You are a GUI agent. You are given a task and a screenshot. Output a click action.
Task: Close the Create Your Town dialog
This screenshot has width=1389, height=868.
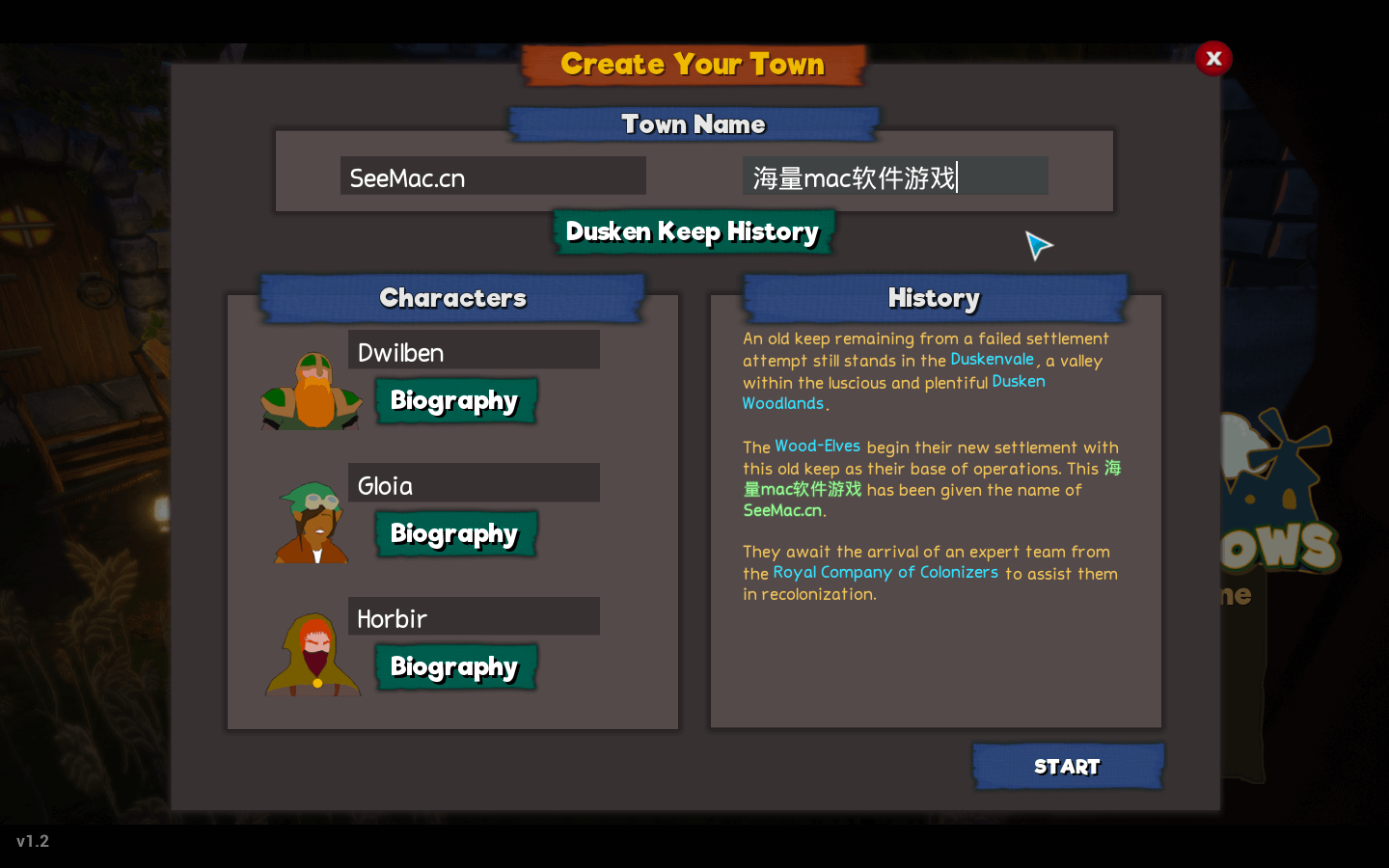(x=1213, y=59)
